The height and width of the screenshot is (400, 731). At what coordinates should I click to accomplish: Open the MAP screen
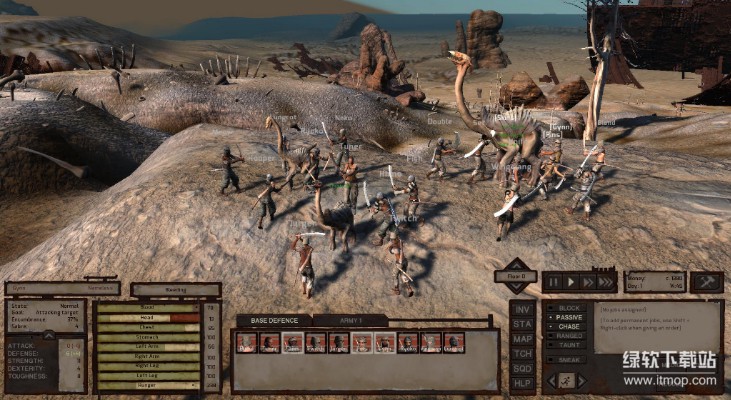click(522, 338)
